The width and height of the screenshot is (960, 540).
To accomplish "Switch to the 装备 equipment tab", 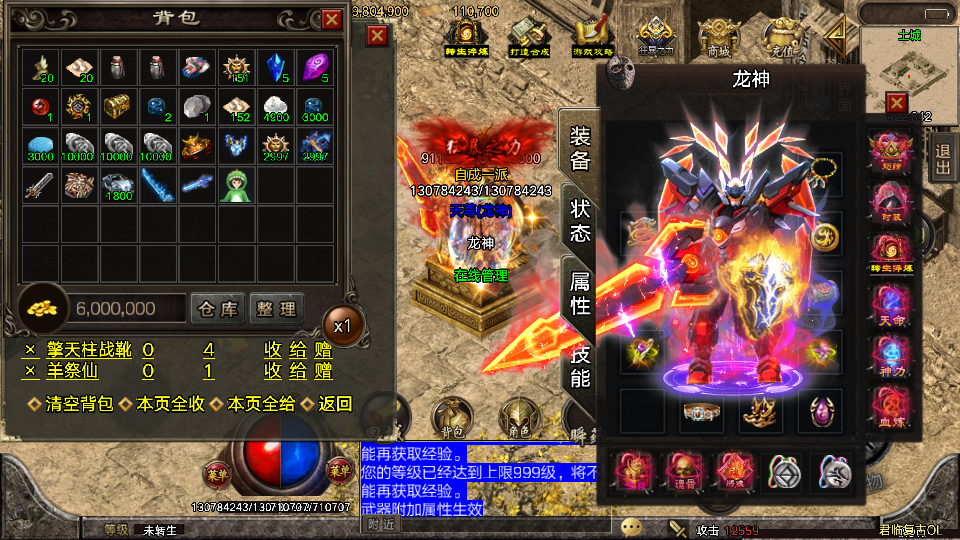I will [x=580, y=148].
